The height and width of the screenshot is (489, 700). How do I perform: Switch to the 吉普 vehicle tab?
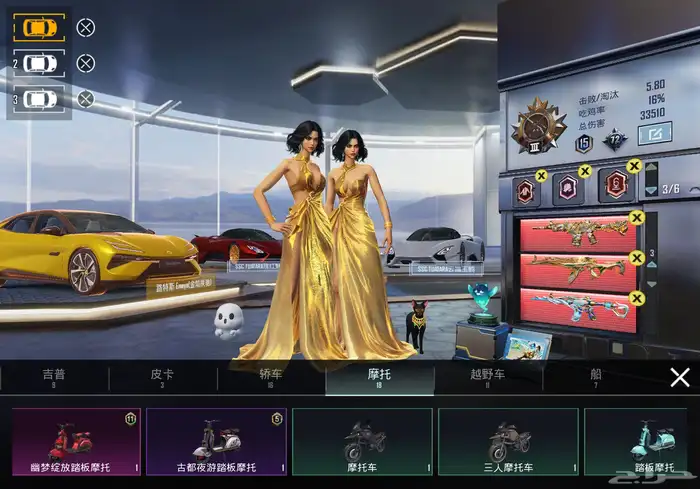pos(54,377)
